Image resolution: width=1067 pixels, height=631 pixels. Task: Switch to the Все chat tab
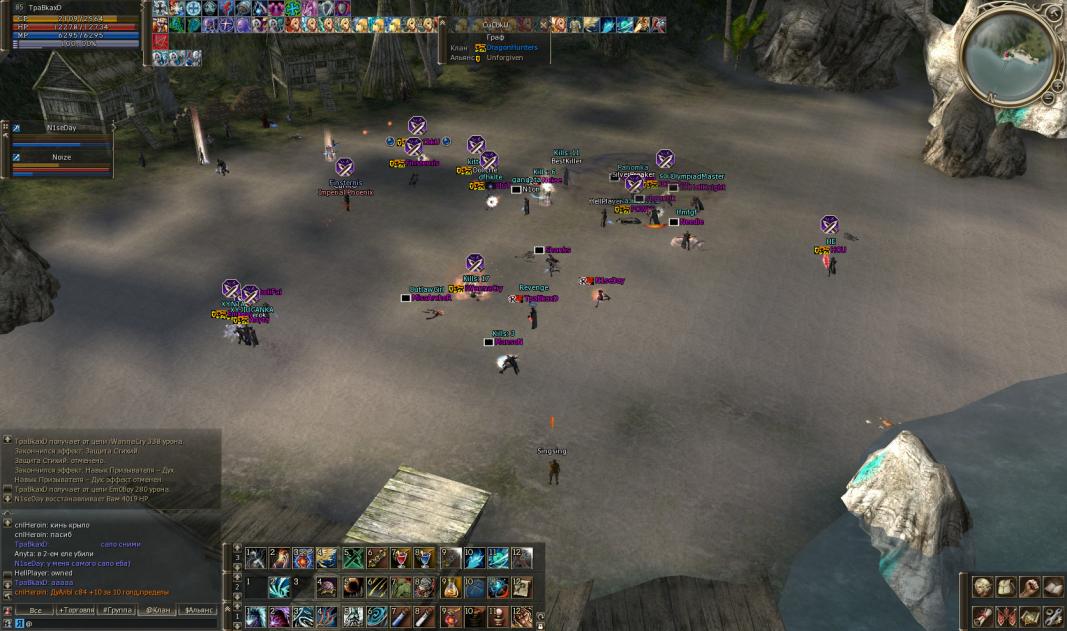click(x=35, y=609)
